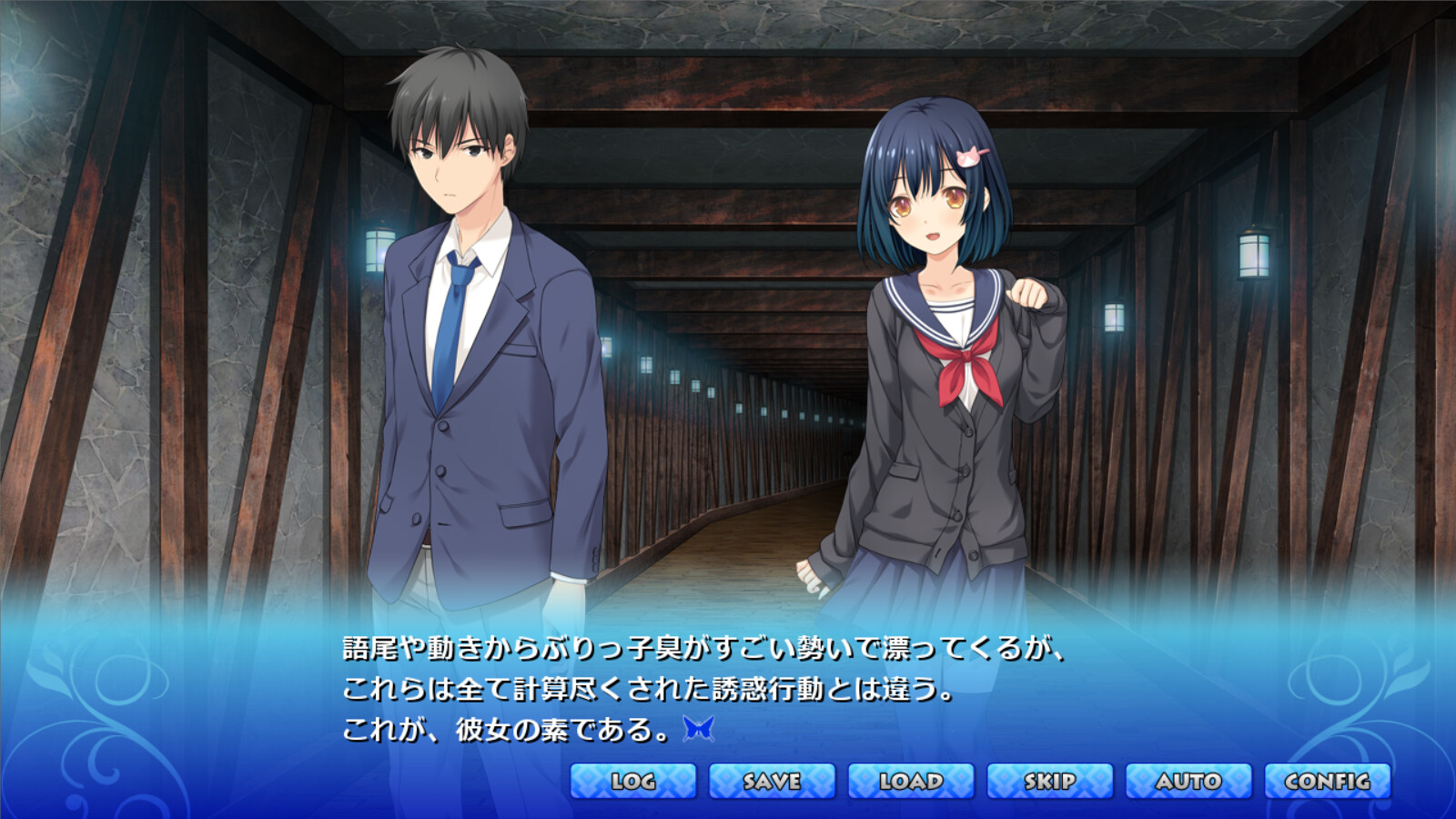Open the CONFIG settings
Viewport: 1456px width, 819px height.
1328,781
